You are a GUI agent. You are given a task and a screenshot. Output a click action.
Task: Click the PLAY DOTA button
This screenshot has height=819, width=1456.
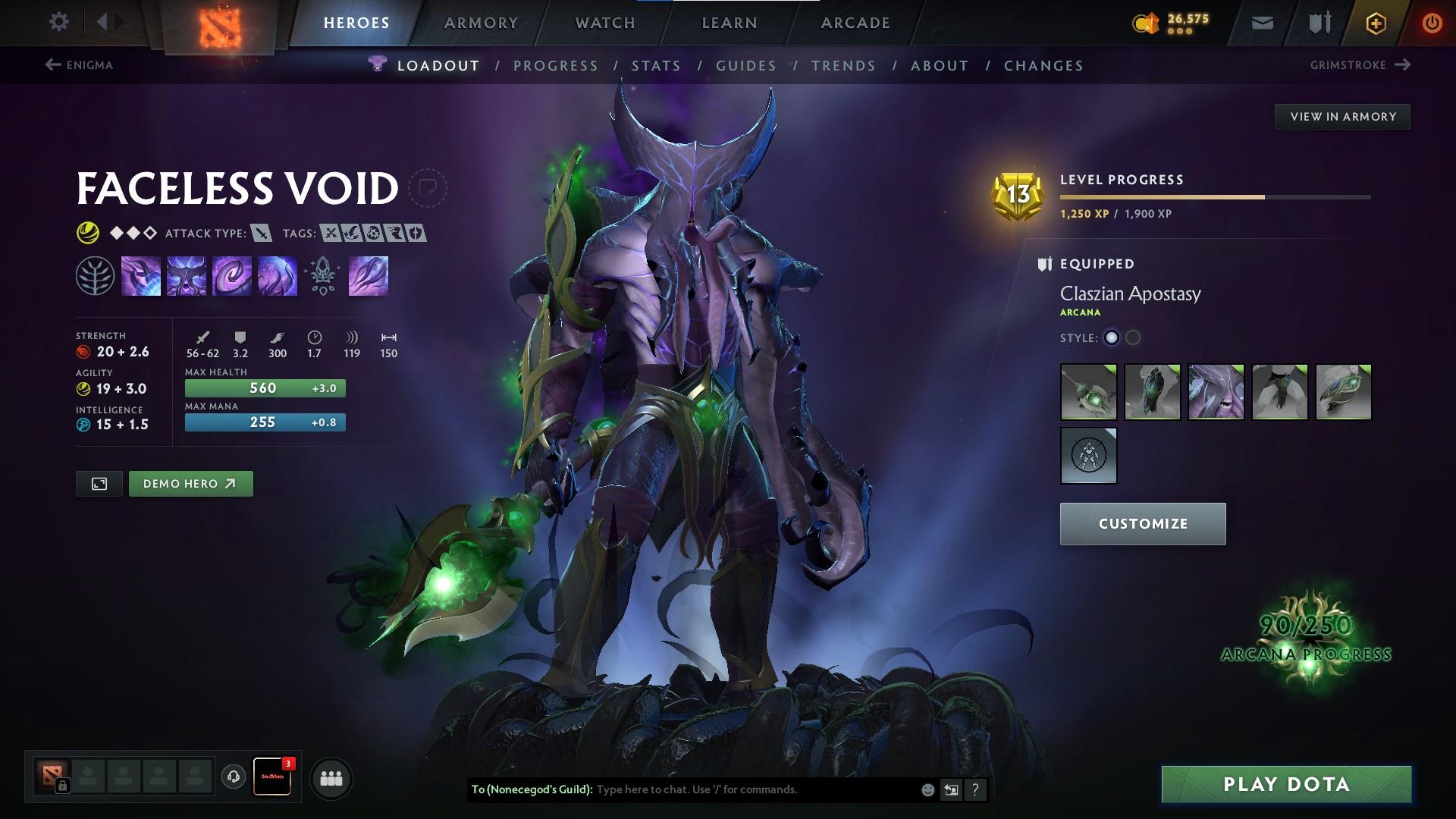(1285, 784)
